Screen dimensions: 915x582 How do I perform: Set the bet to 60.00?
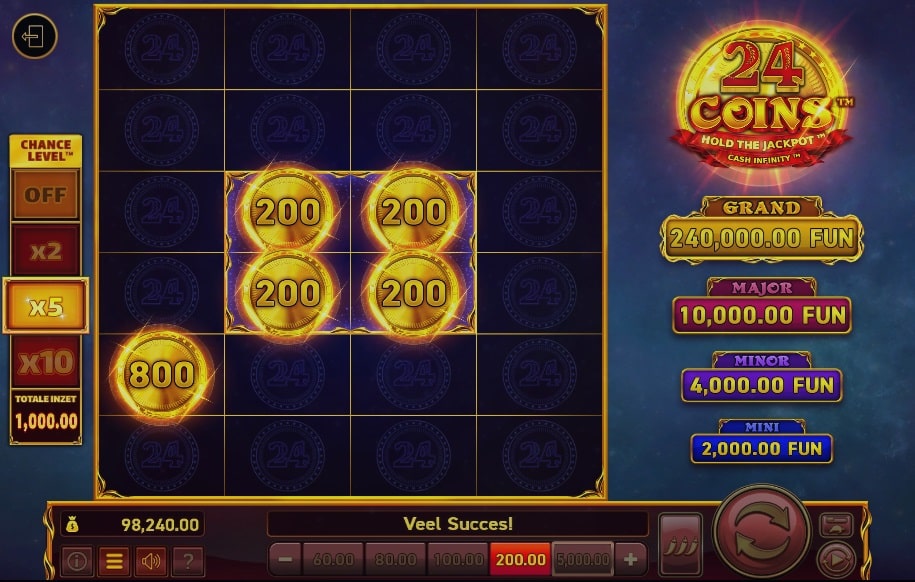pyautogui.click(x=333, y=559)
